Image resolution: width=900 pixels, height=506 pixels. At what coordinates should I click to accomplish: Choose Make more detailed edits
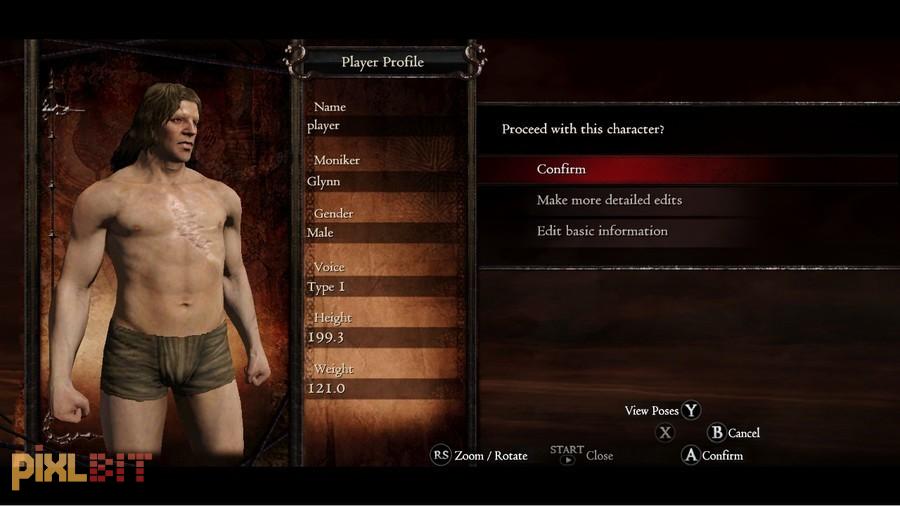[609, 200]
